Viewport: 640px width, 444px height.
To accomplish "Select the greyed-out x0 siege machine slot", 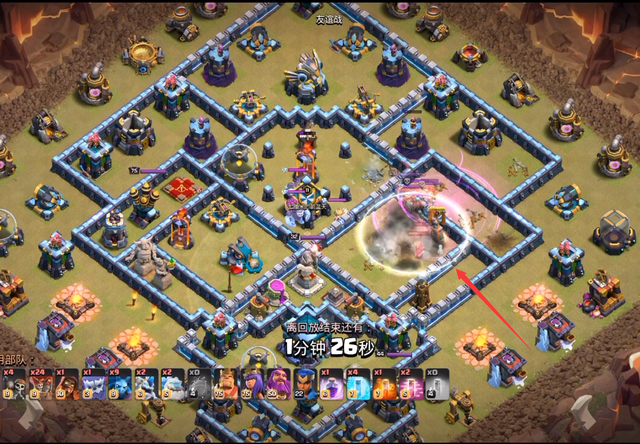I will [x=196, y=384].
